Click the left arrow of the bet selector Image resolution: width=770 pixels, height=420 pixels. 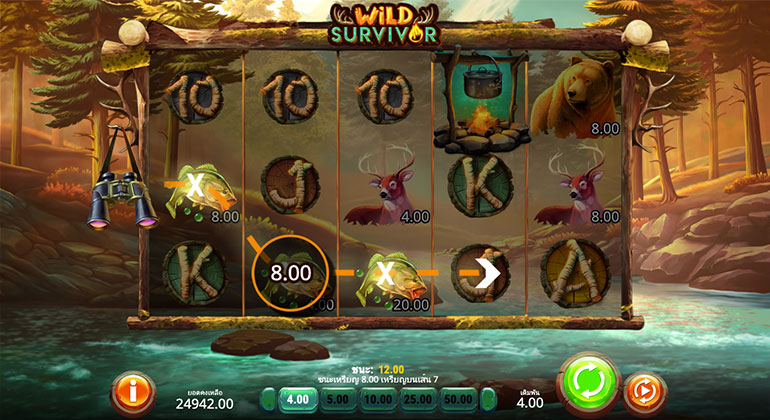click(268, 400)
